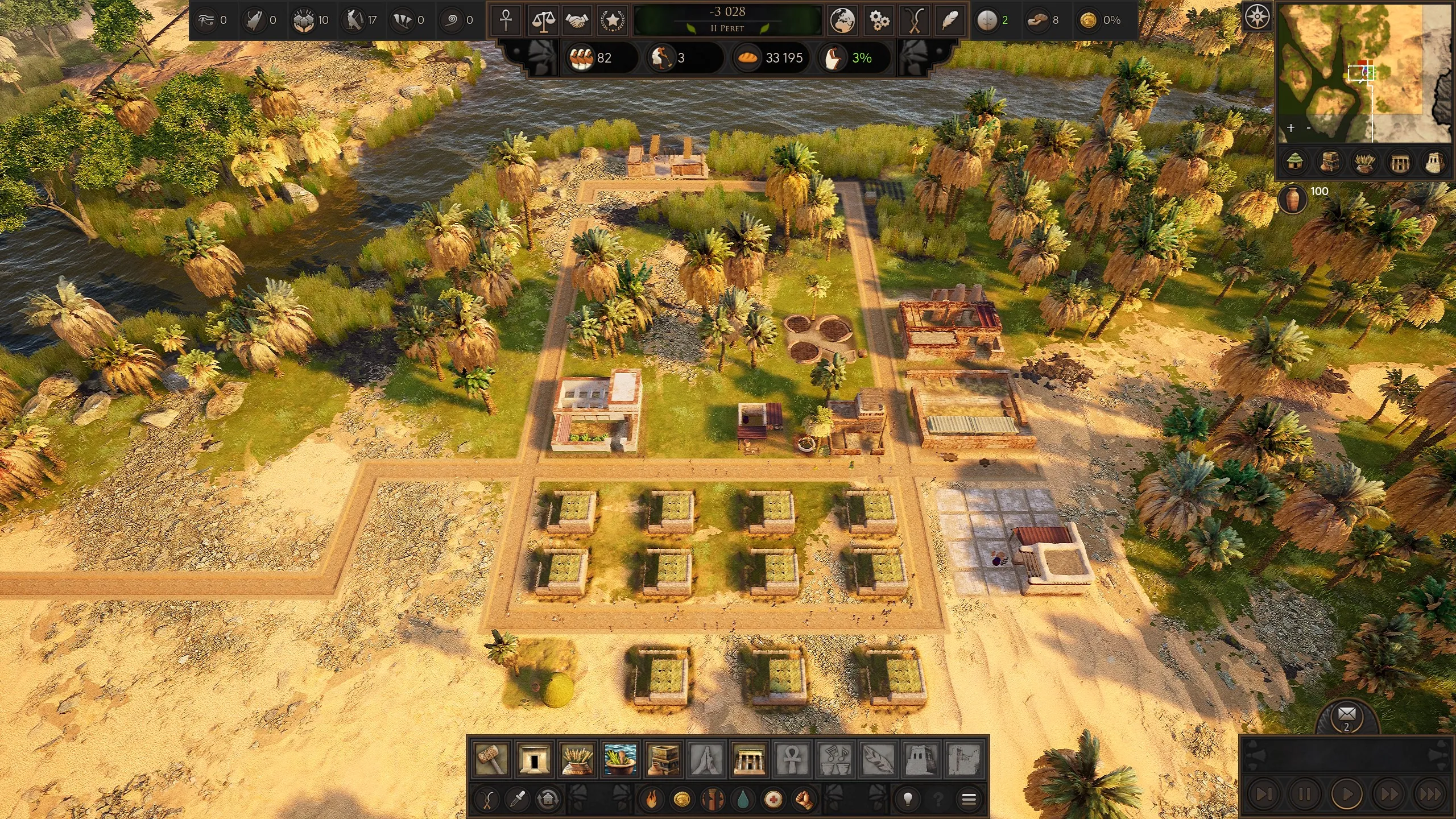
Task: Activate the red cross health overlay
Action: pyautogui.click(x=772, y=800)
